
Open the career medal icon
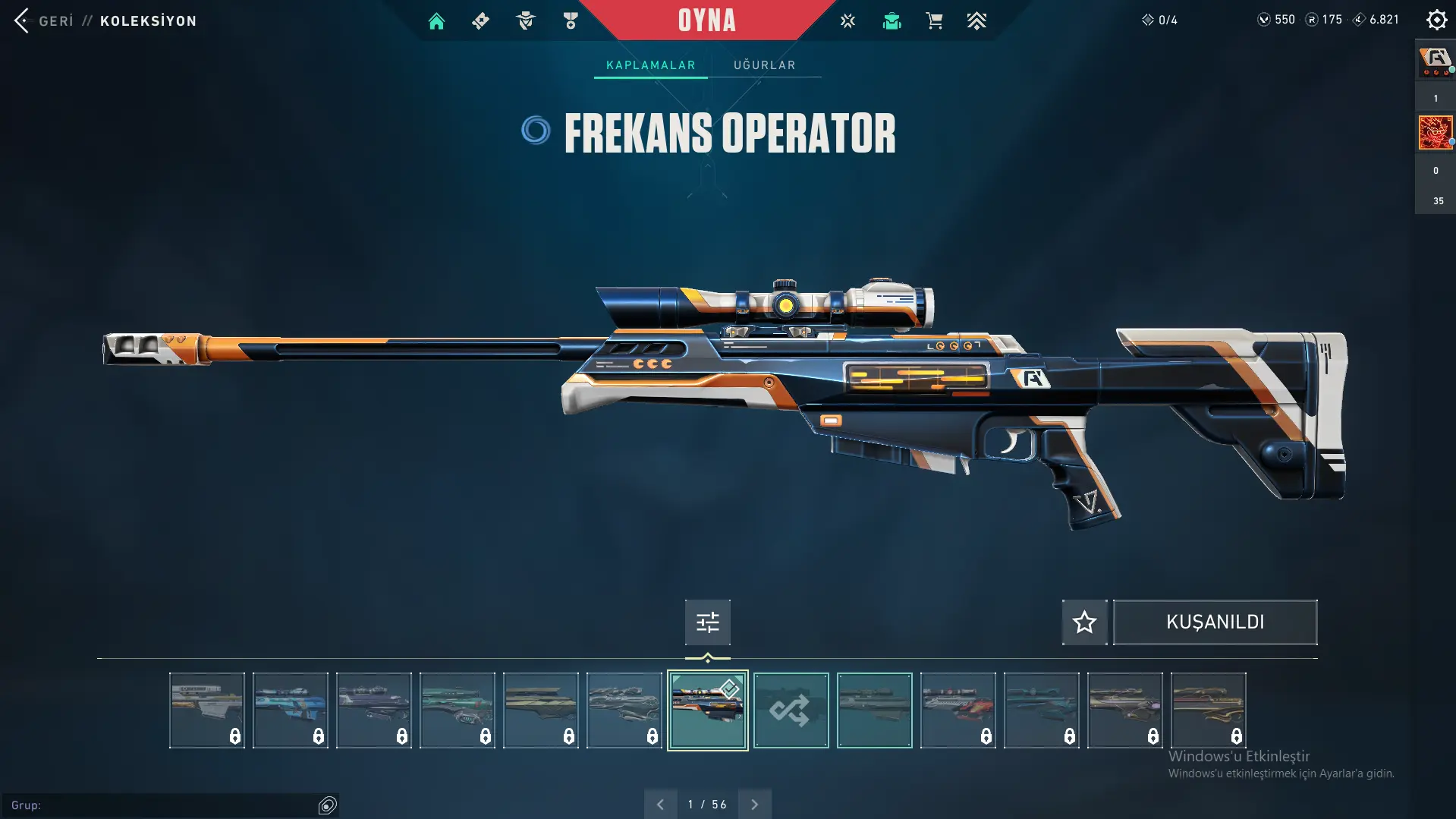(x=571, y=21)
